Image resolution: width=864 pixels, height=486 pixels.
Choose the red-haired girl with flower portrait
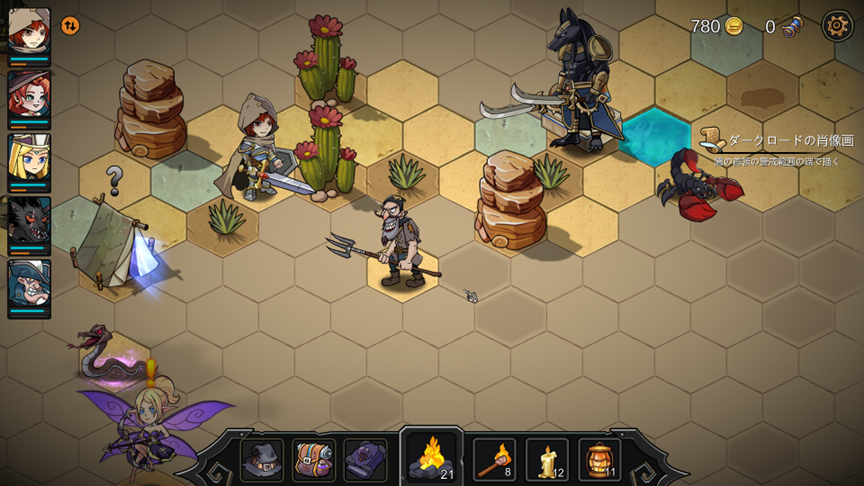[x=29, y=97]
